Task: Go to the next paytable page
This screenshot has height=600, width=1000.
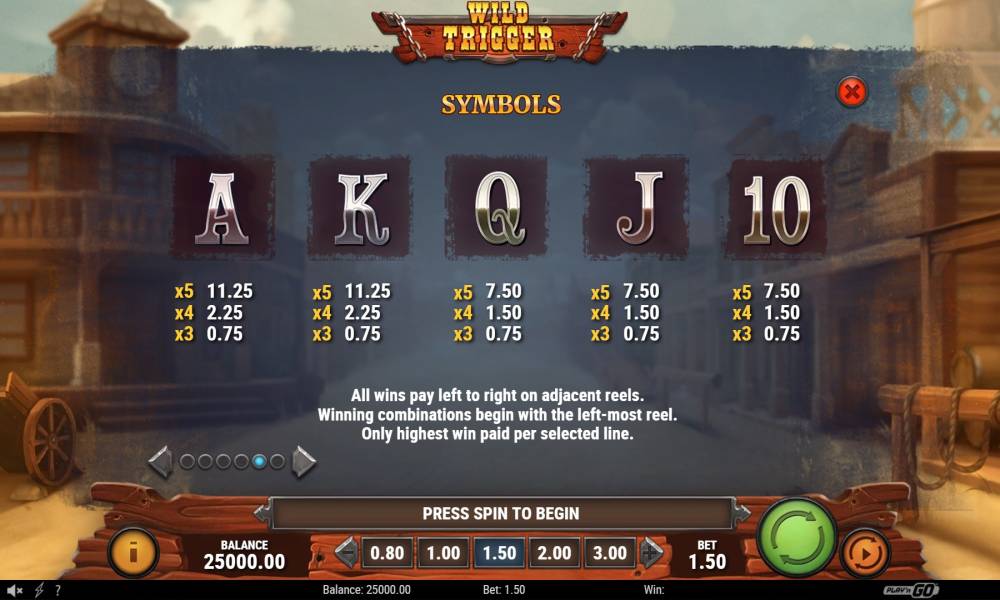Action: [303, 461]
